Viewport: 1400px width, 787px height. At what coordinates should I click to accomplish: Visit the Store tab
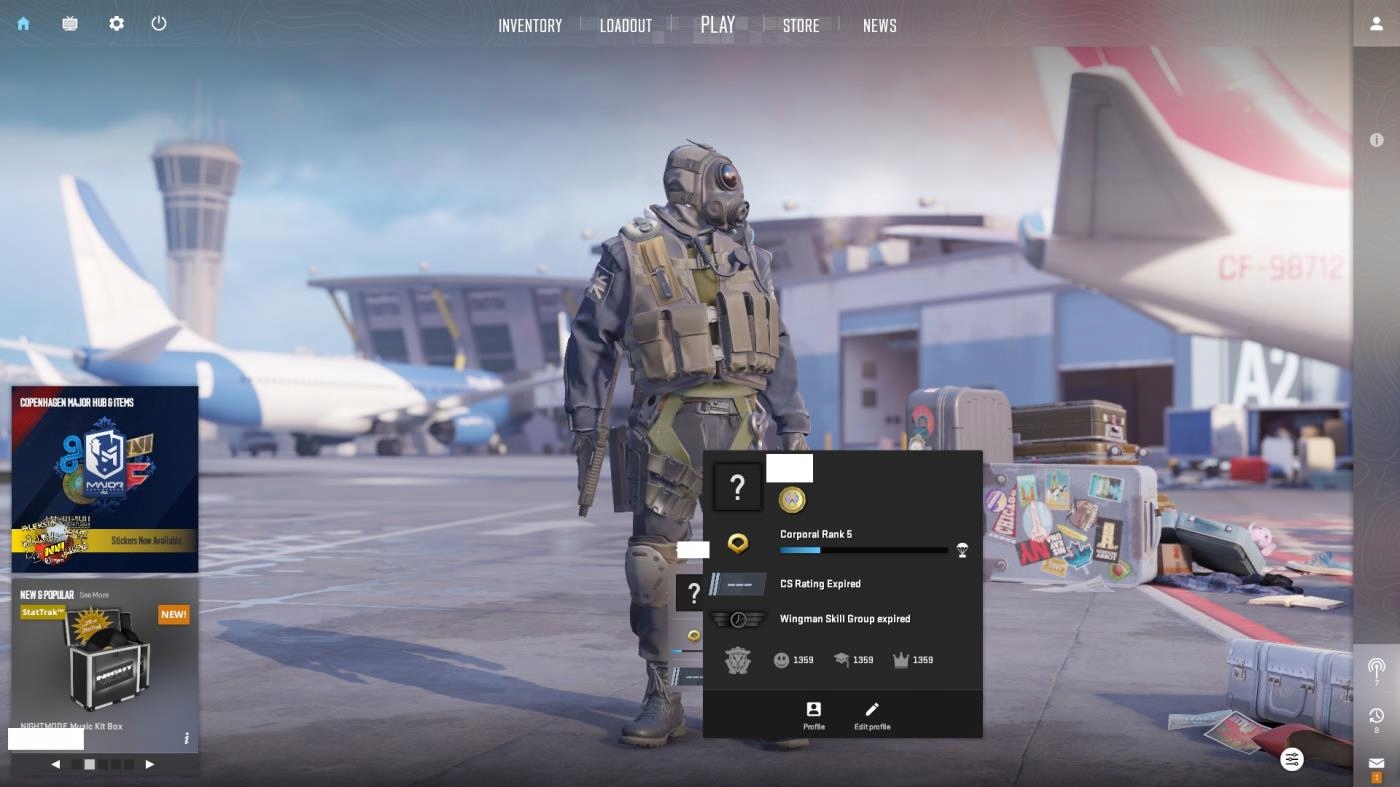(x=801, y=26)
